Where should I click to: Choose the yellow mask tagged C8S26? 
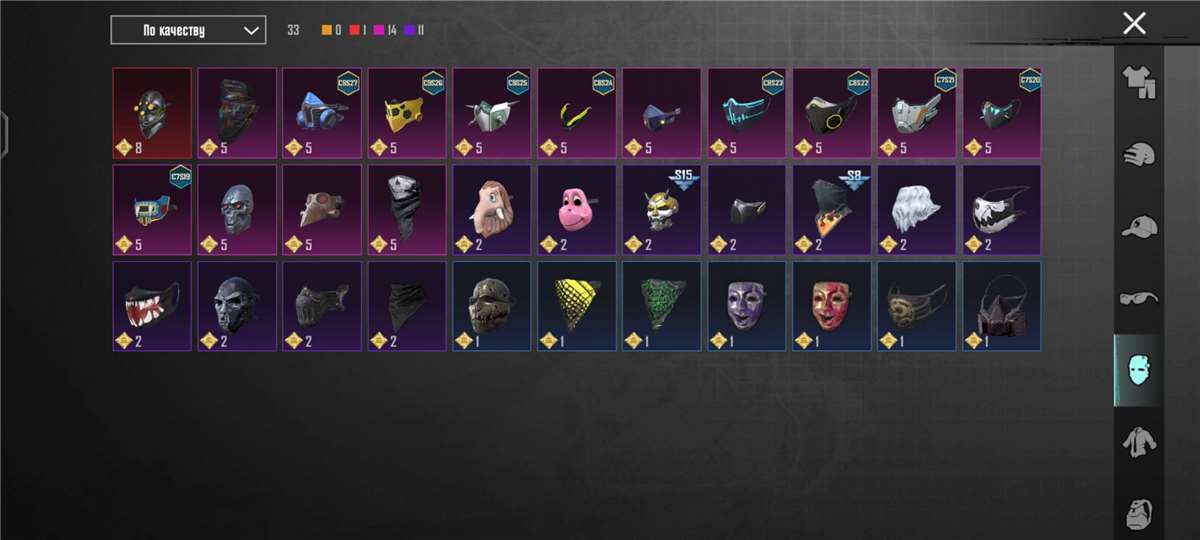coord(406,113)
